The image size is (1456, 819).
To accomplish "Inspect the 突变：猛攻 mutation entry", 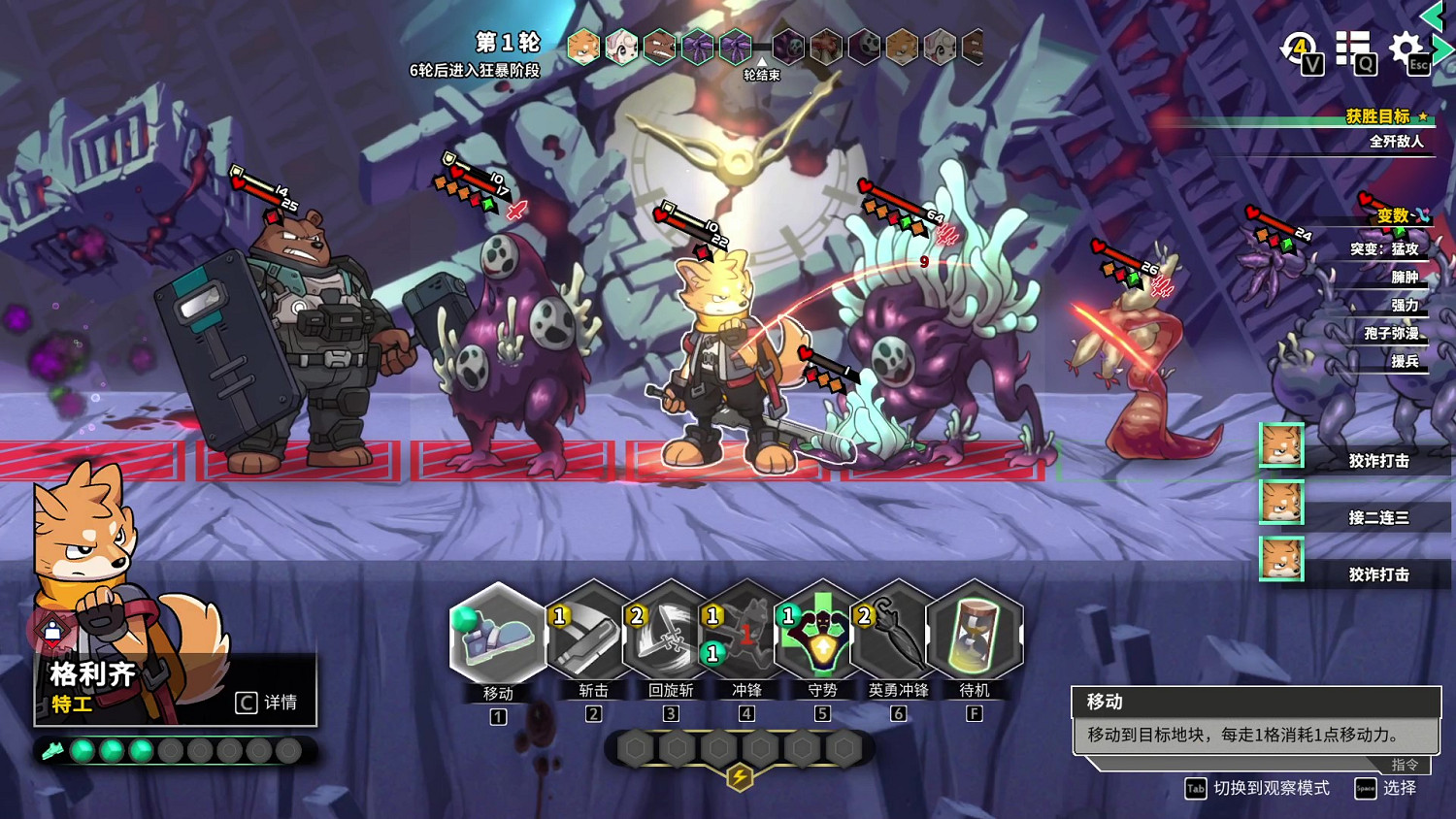I will tap(1384, 248).
